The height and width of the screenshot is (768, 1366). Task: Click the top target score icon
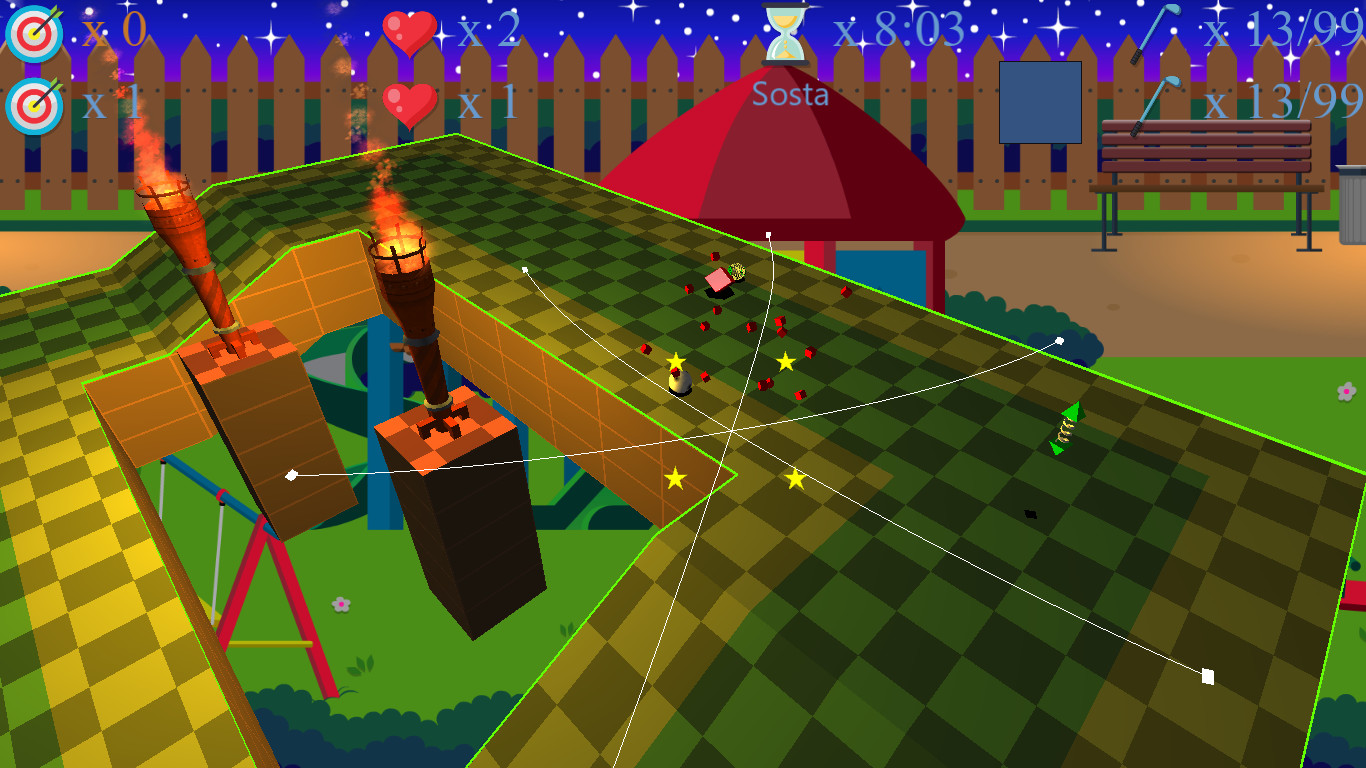(x=33, y=32)
